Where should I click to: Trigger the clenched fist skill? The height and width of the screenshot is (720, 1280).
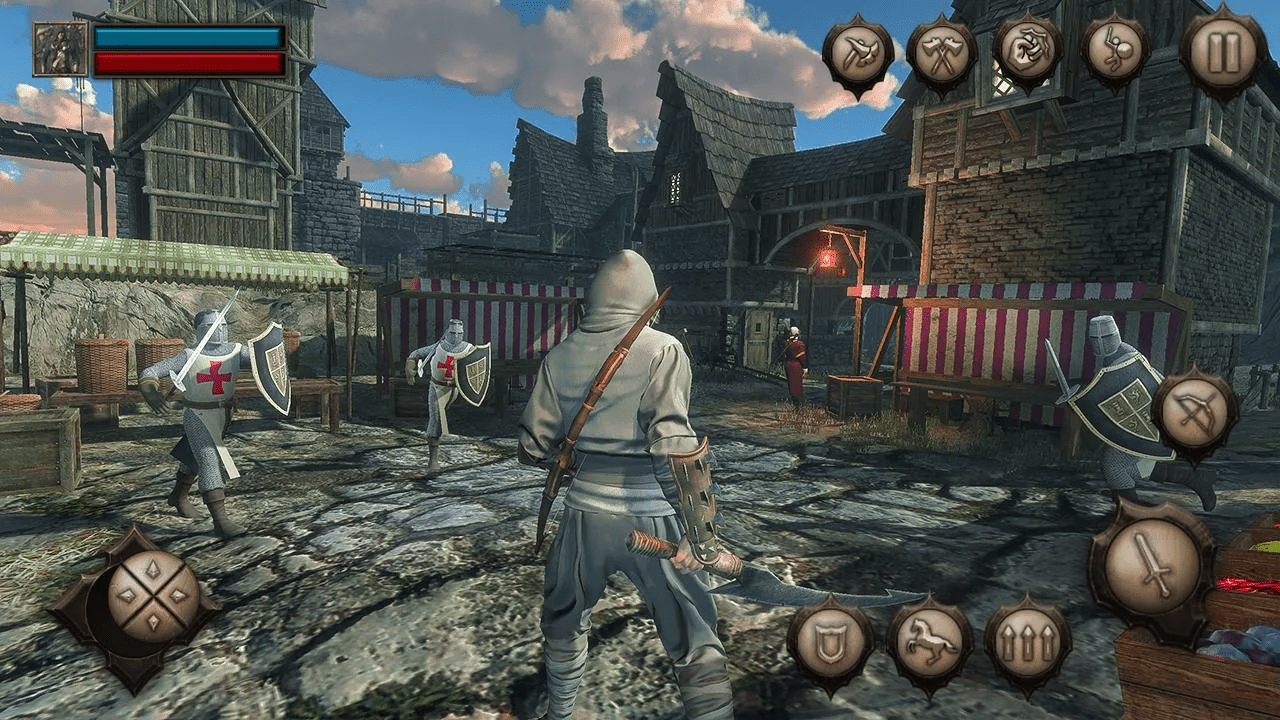pyautogui.click(x=1027, y=51)
